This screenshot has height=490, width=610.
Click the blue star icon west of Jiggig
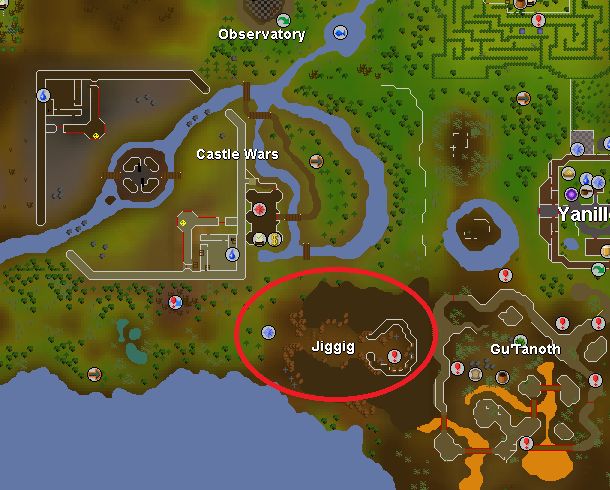(267, 332)
